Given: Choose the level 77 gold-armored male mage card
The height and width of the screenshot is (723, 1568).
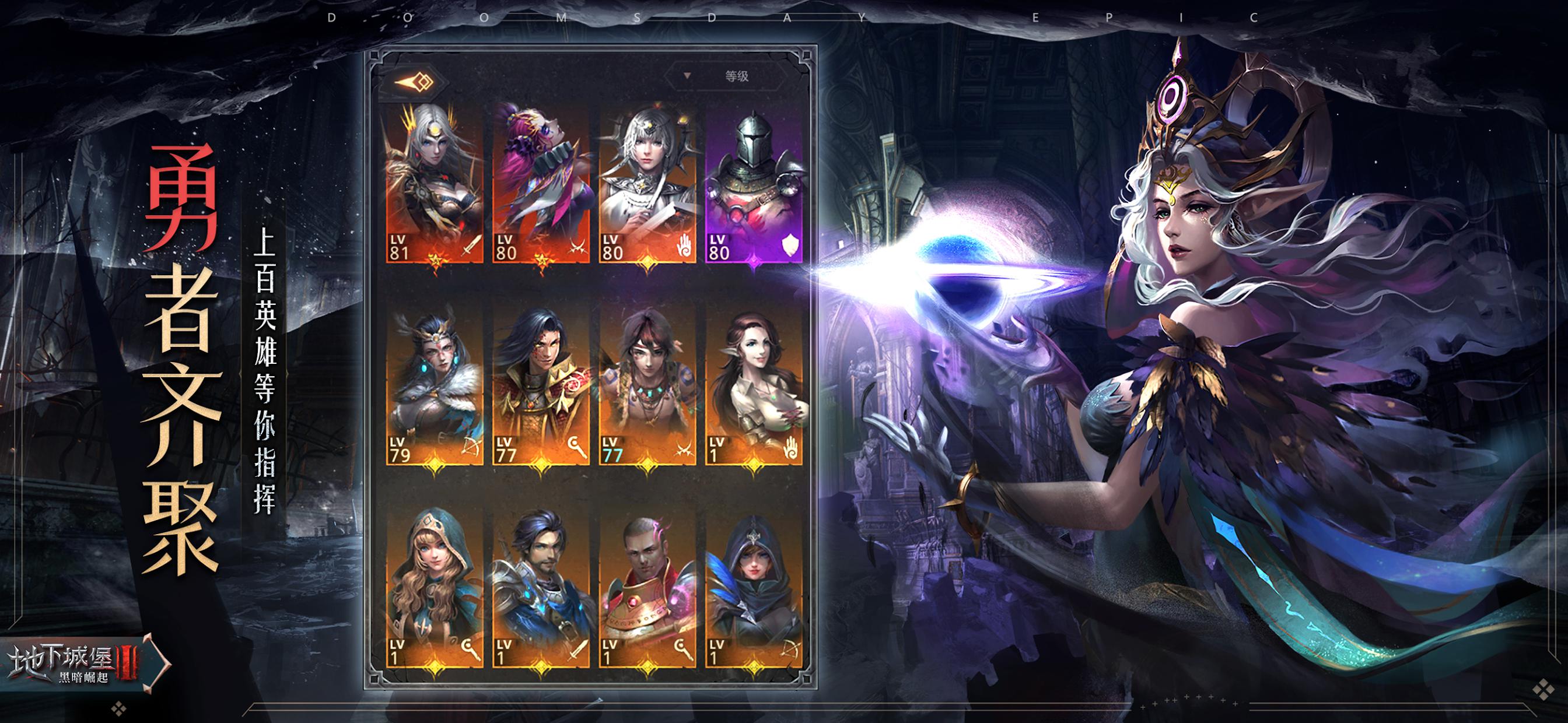Looking at the screenshot, I should coord(541,387).
